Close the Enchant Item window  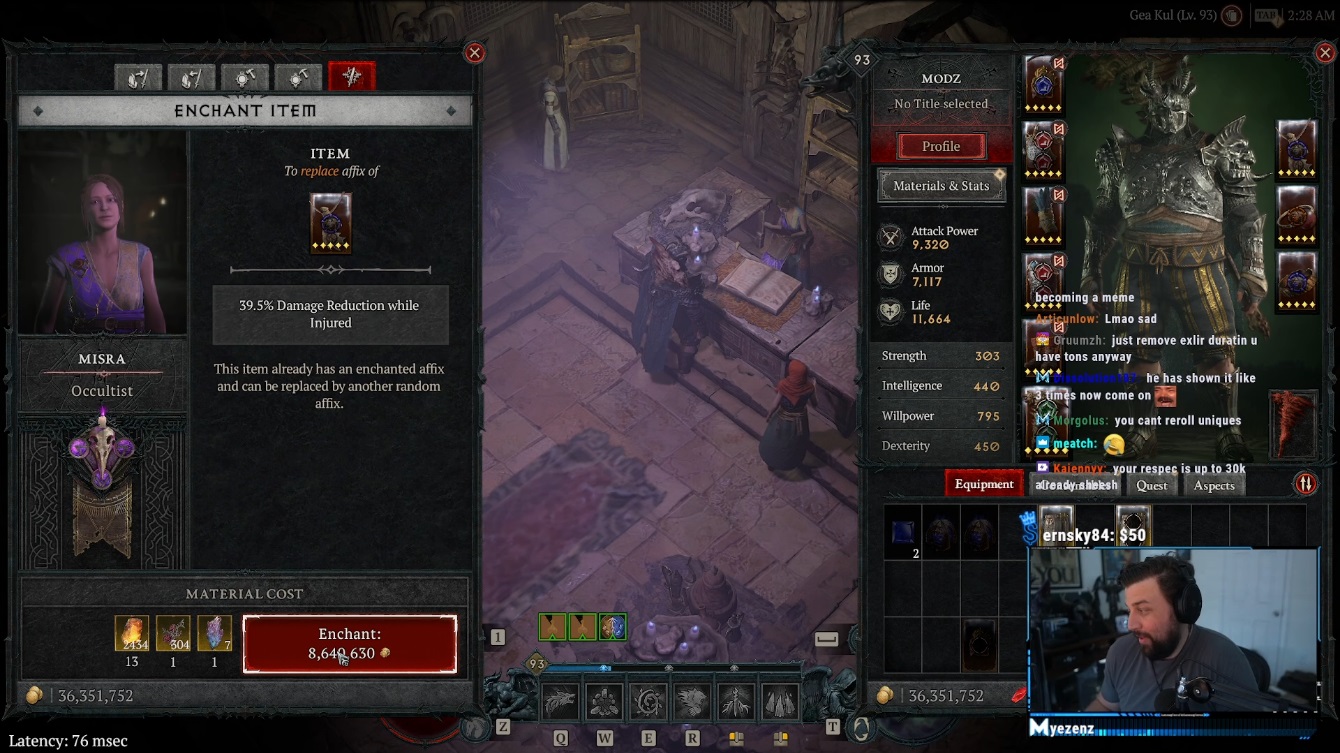[475, 53]
